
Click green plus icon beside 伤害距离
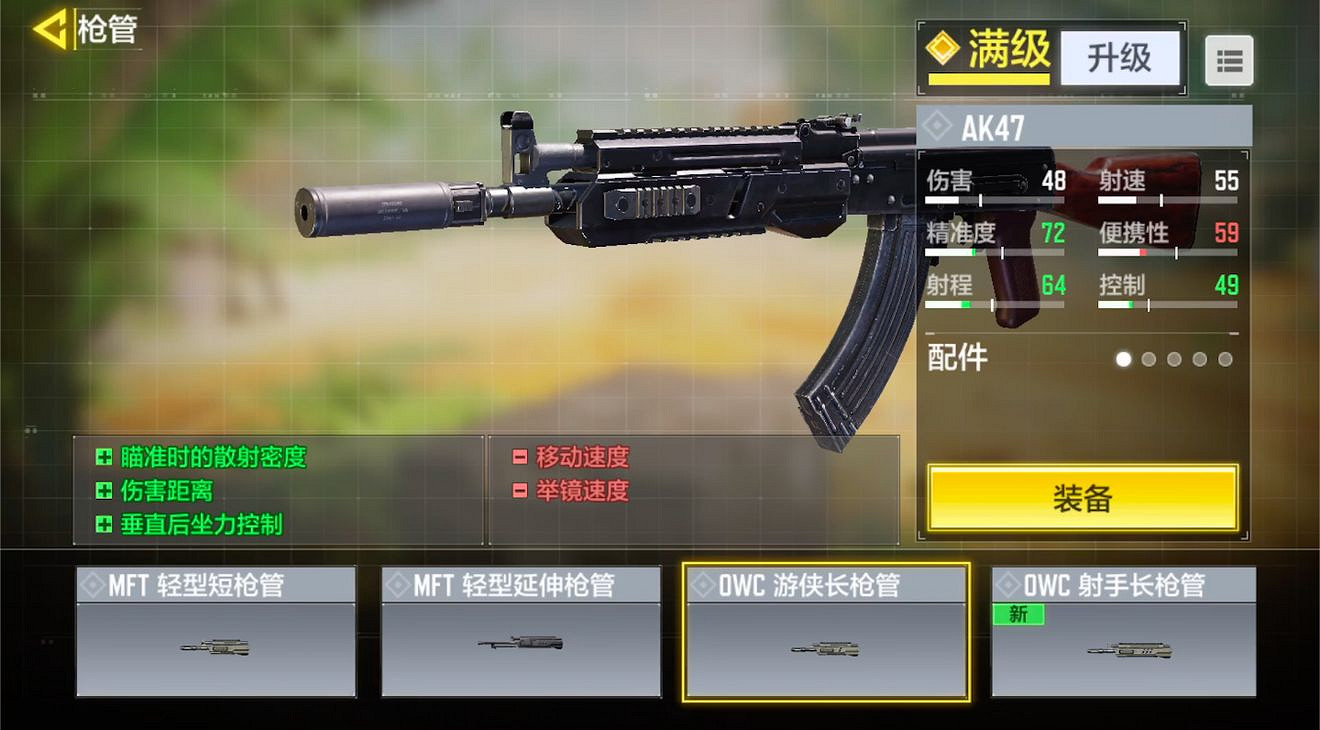[104, 490]
